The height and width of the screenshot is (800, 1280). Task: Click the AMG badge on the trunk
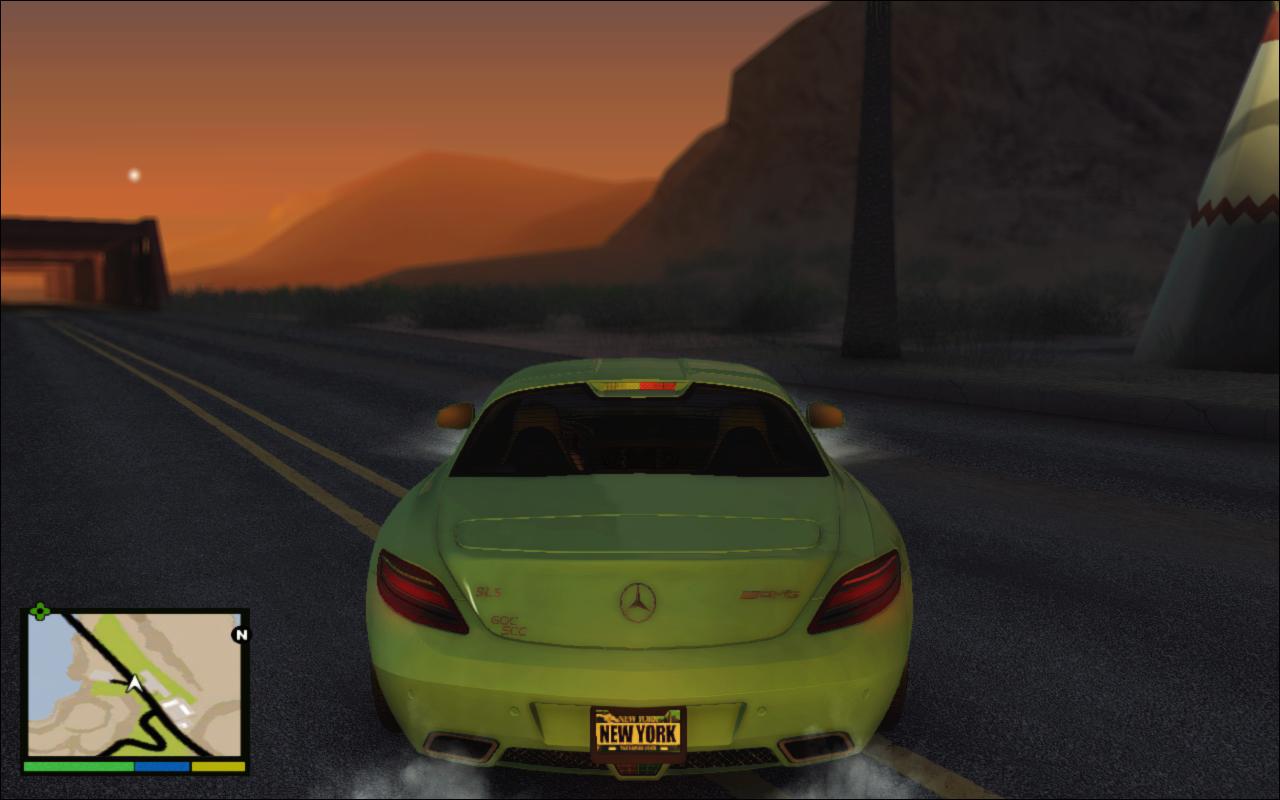pos(770,596)
